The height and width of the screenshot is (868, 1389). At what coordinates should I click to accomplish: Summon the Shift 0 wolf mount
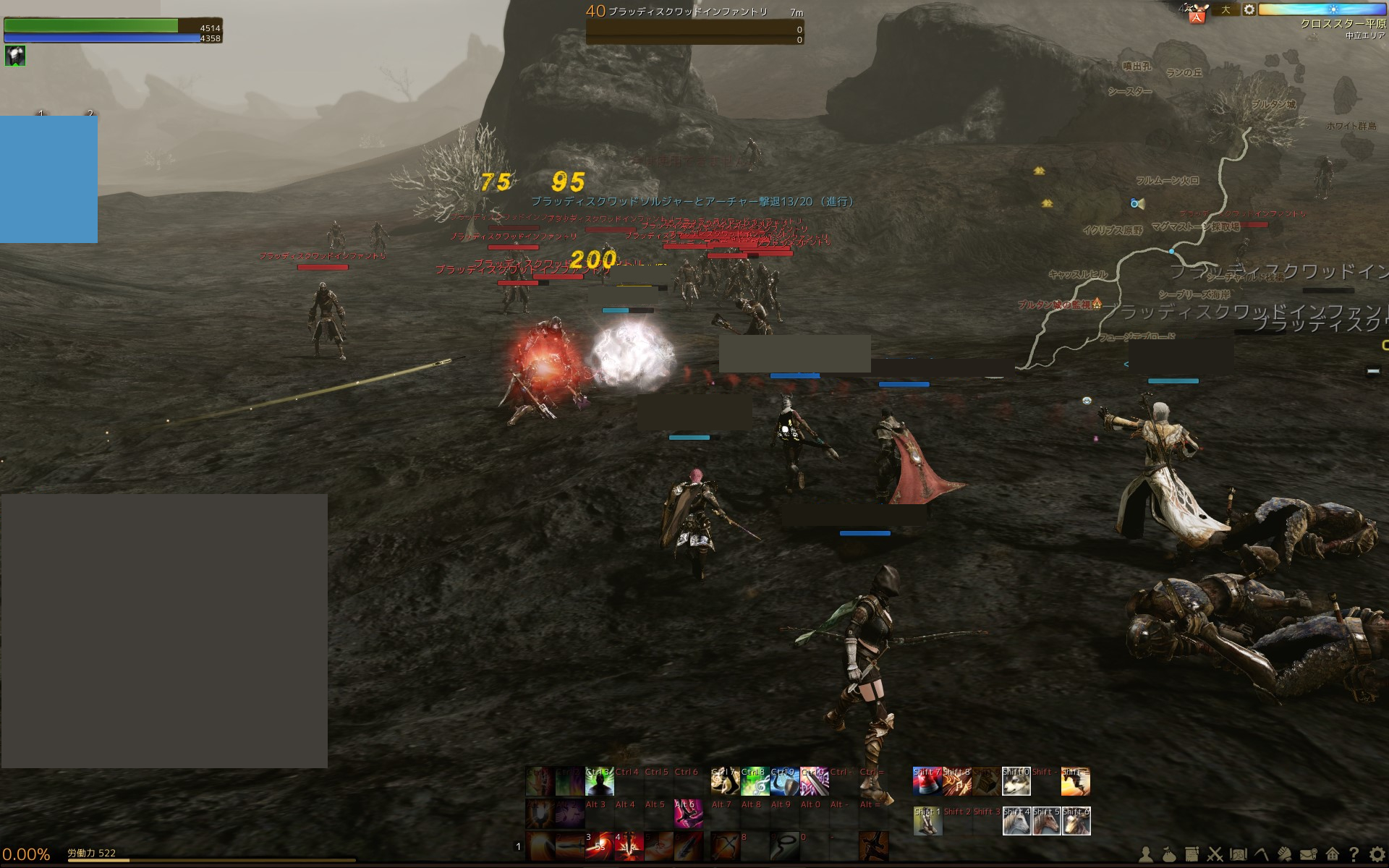(x=1016, y=782)
